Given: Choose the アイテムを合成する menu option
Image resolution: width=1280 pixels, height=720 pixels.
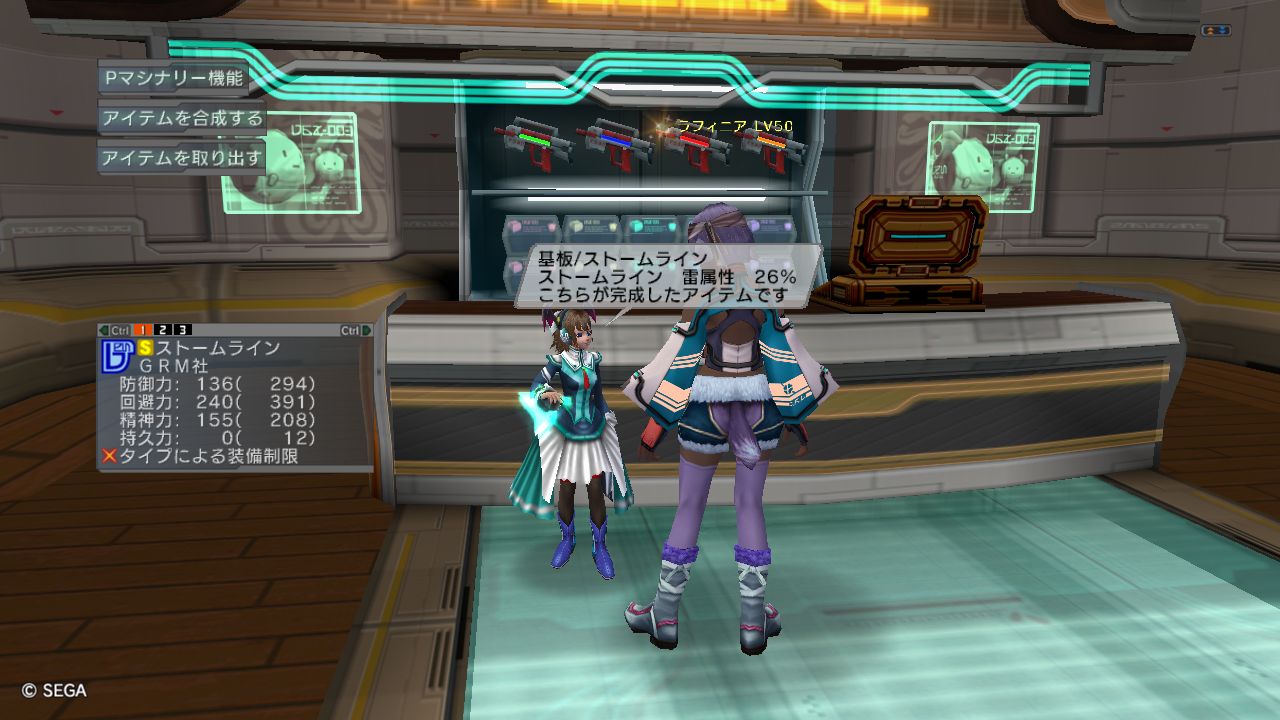Looking at the screenshot, I should pos(182,118).
